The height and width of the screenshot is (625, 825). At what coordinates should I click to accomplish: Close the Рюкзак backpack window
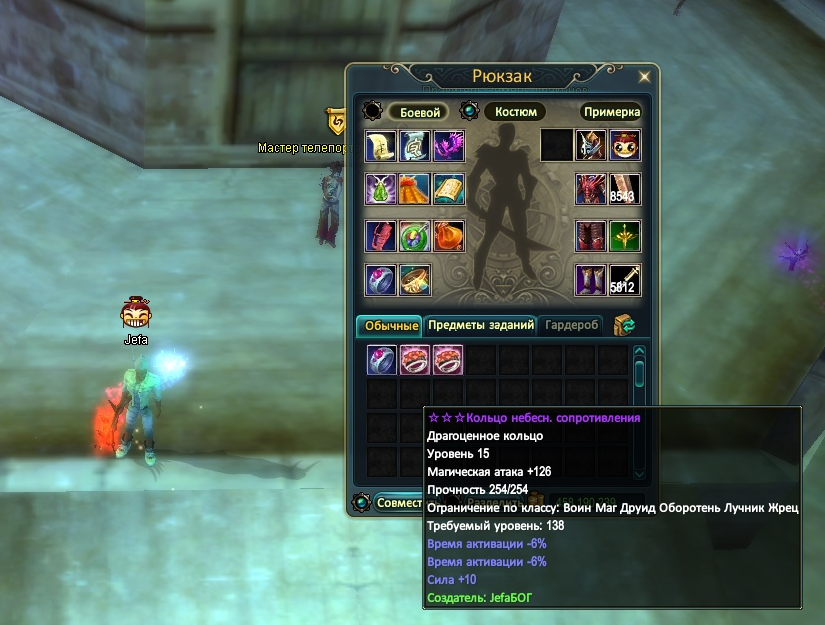pos(645,76)
